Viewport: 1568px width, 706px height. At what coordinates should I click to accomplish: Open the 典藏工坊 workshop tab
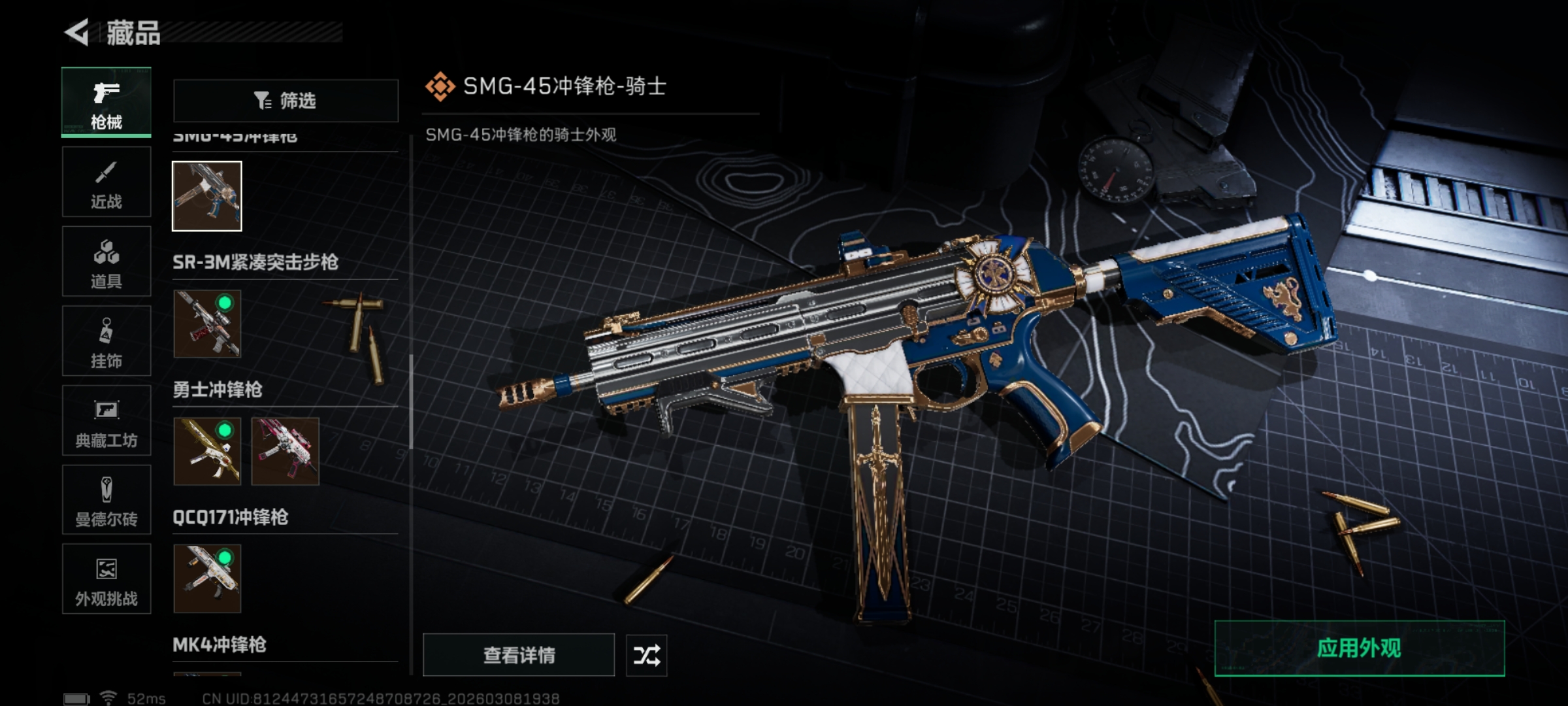[106, 421]
